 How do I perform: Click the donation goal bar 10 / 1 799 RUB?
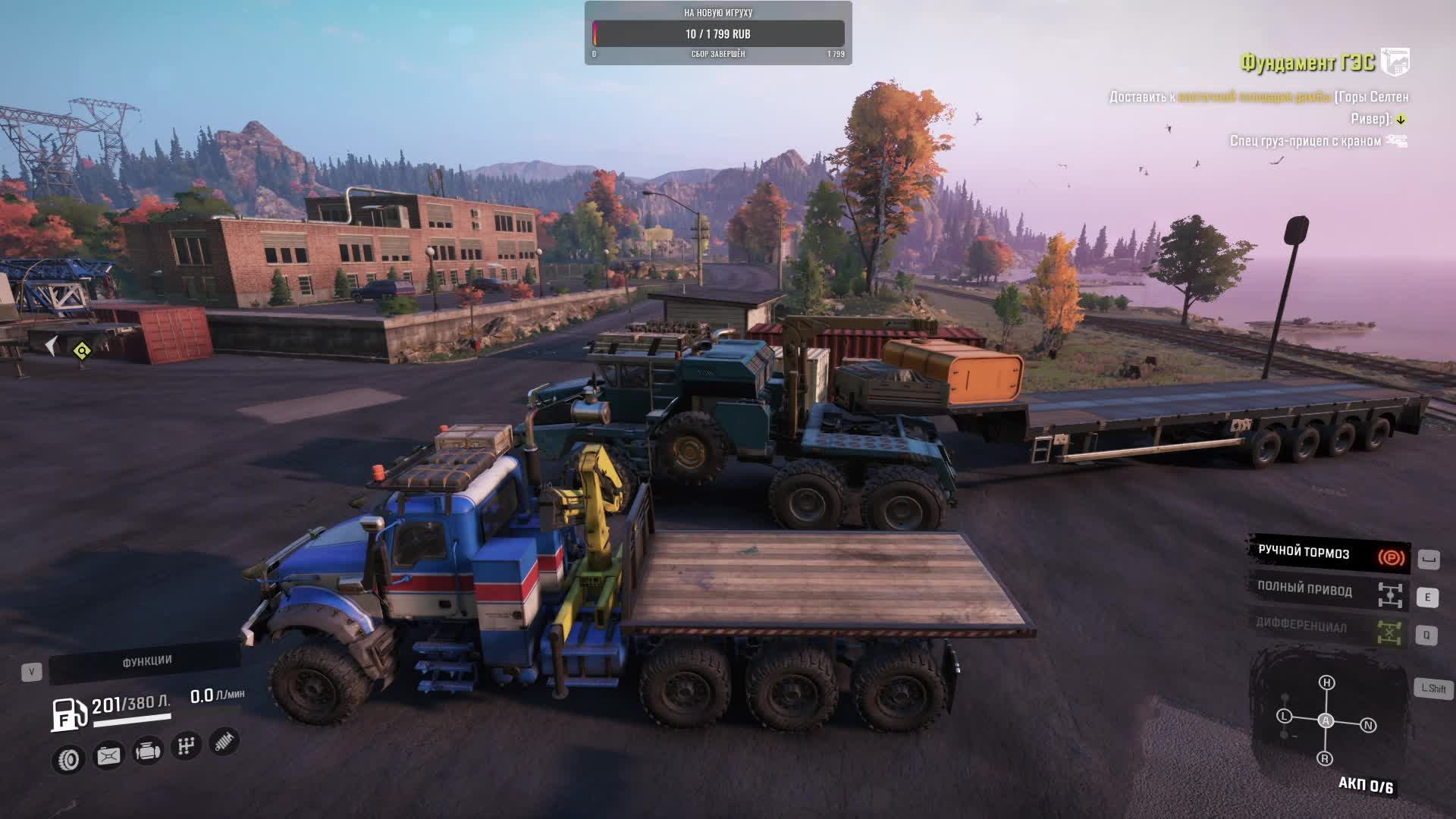[718, 34]
